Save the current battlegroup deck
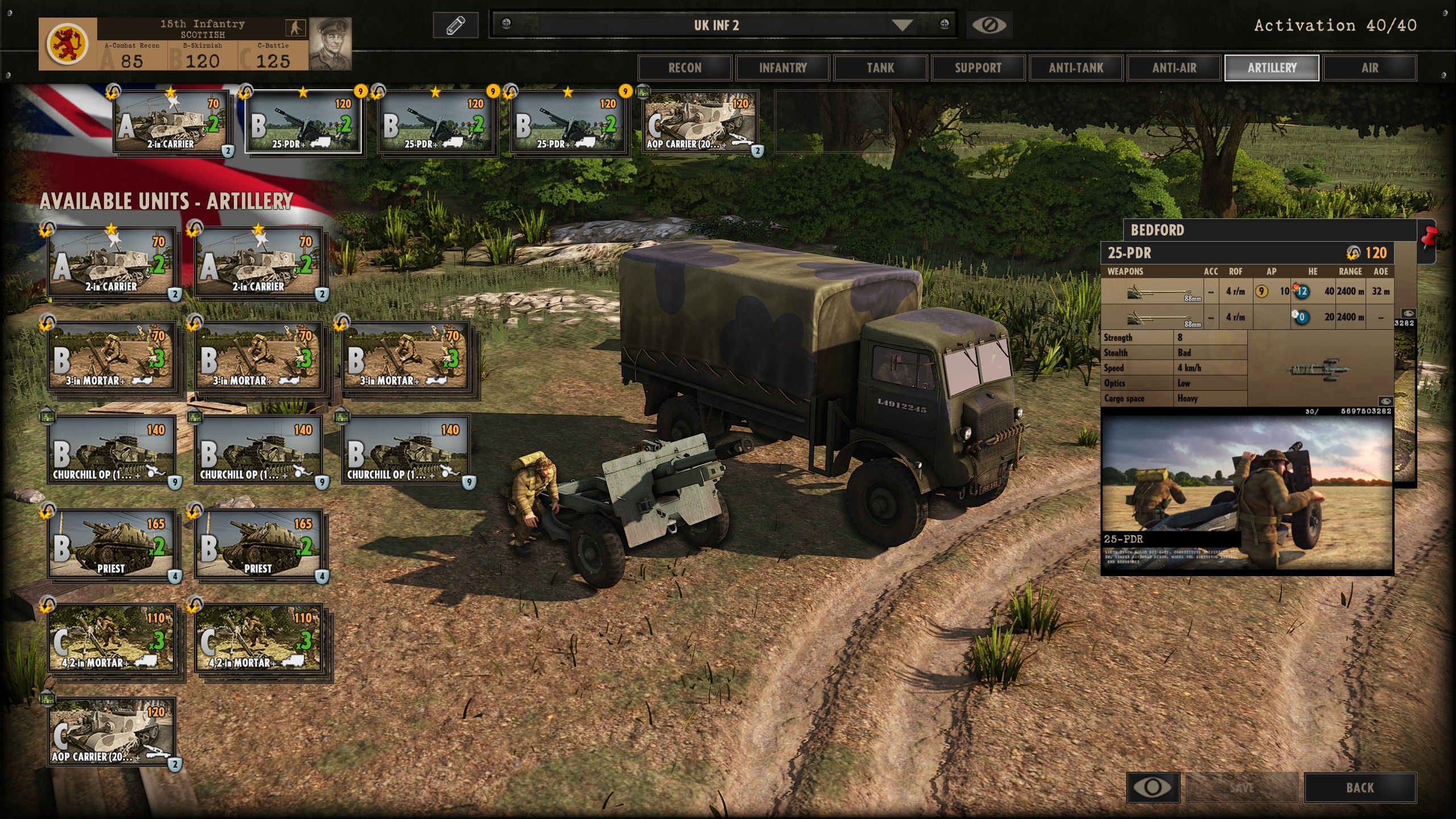 coord(1242,788)
